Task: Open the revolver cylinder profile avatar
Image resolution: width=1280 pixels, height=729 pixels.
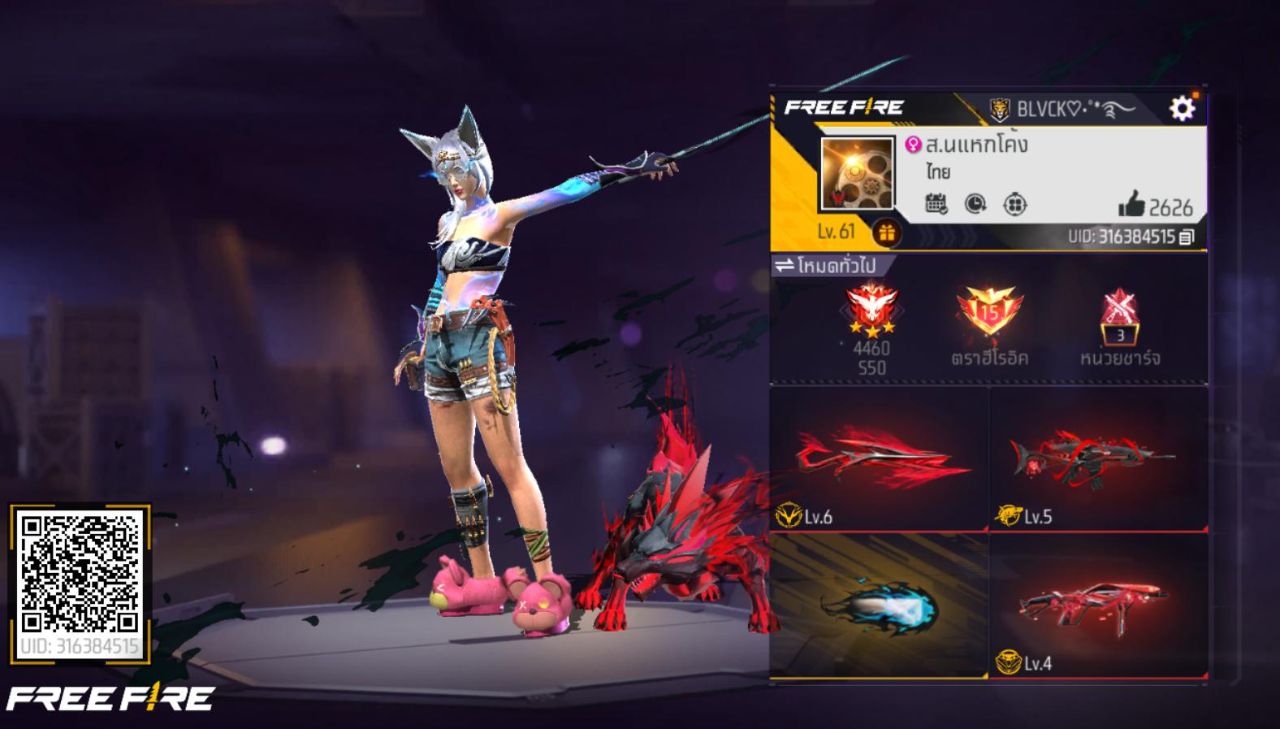Action: [857, 173]
